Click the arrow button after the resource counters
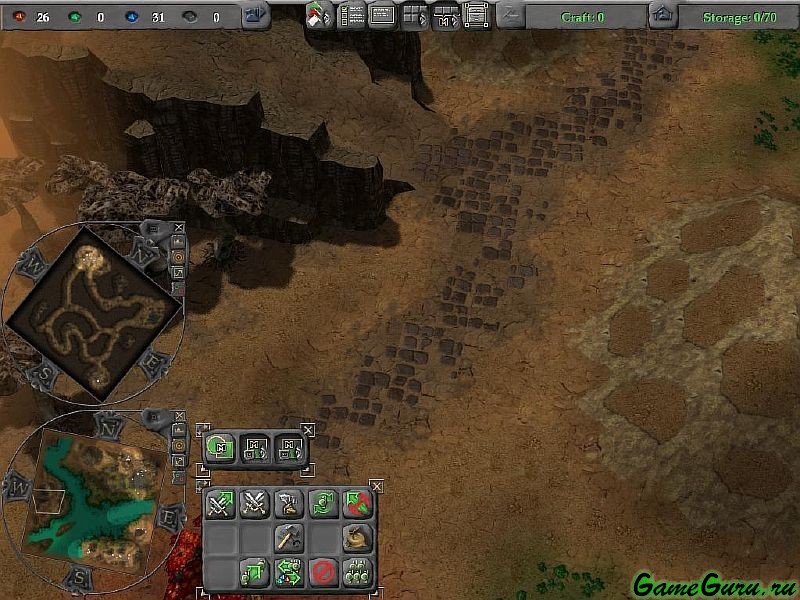Screen dimensions: 800x600 [256, 15]
